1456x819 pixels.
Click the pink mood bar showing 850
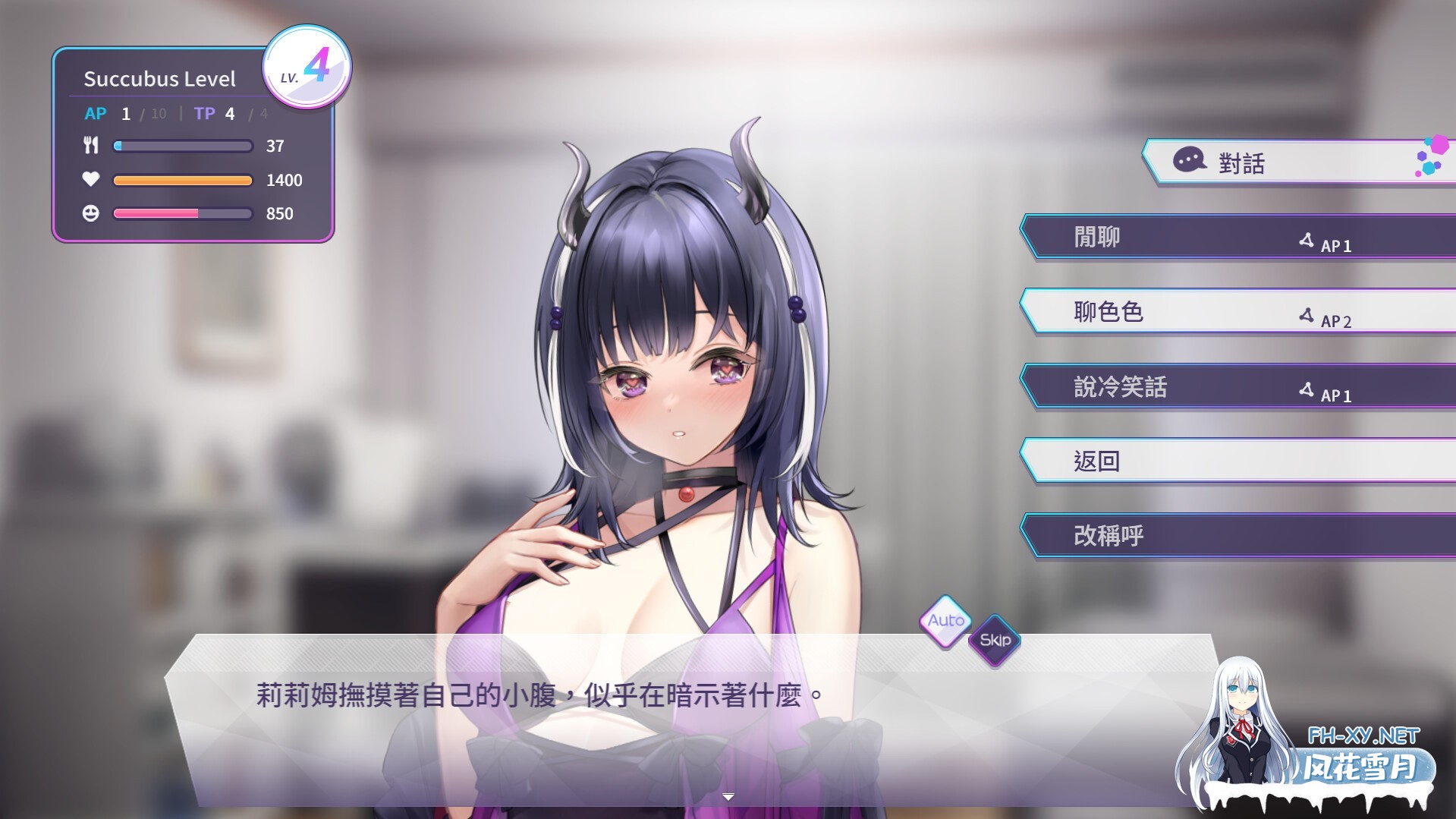click(x=182, y=213)
